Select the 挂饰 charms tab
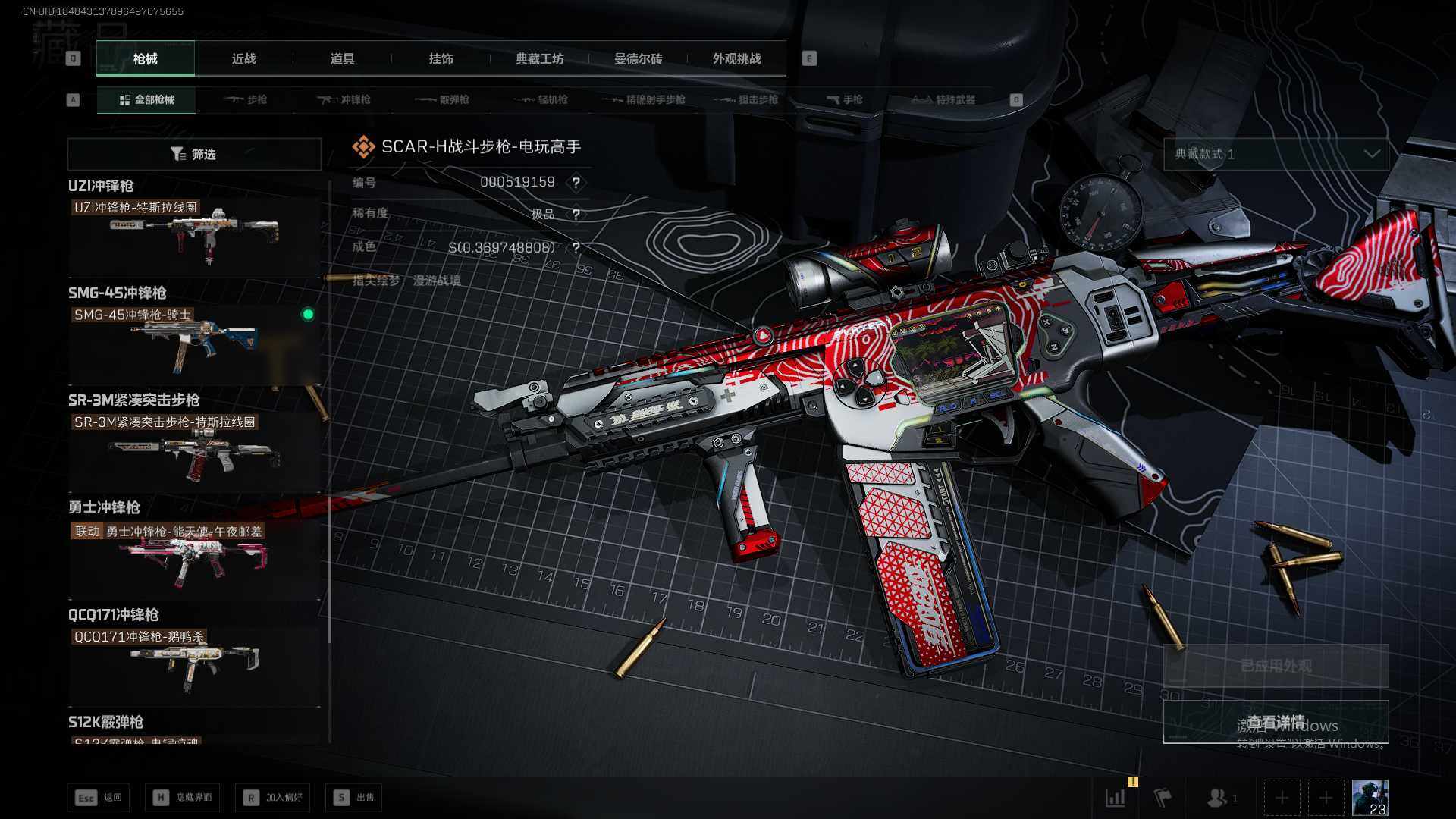 pos(441,58)
